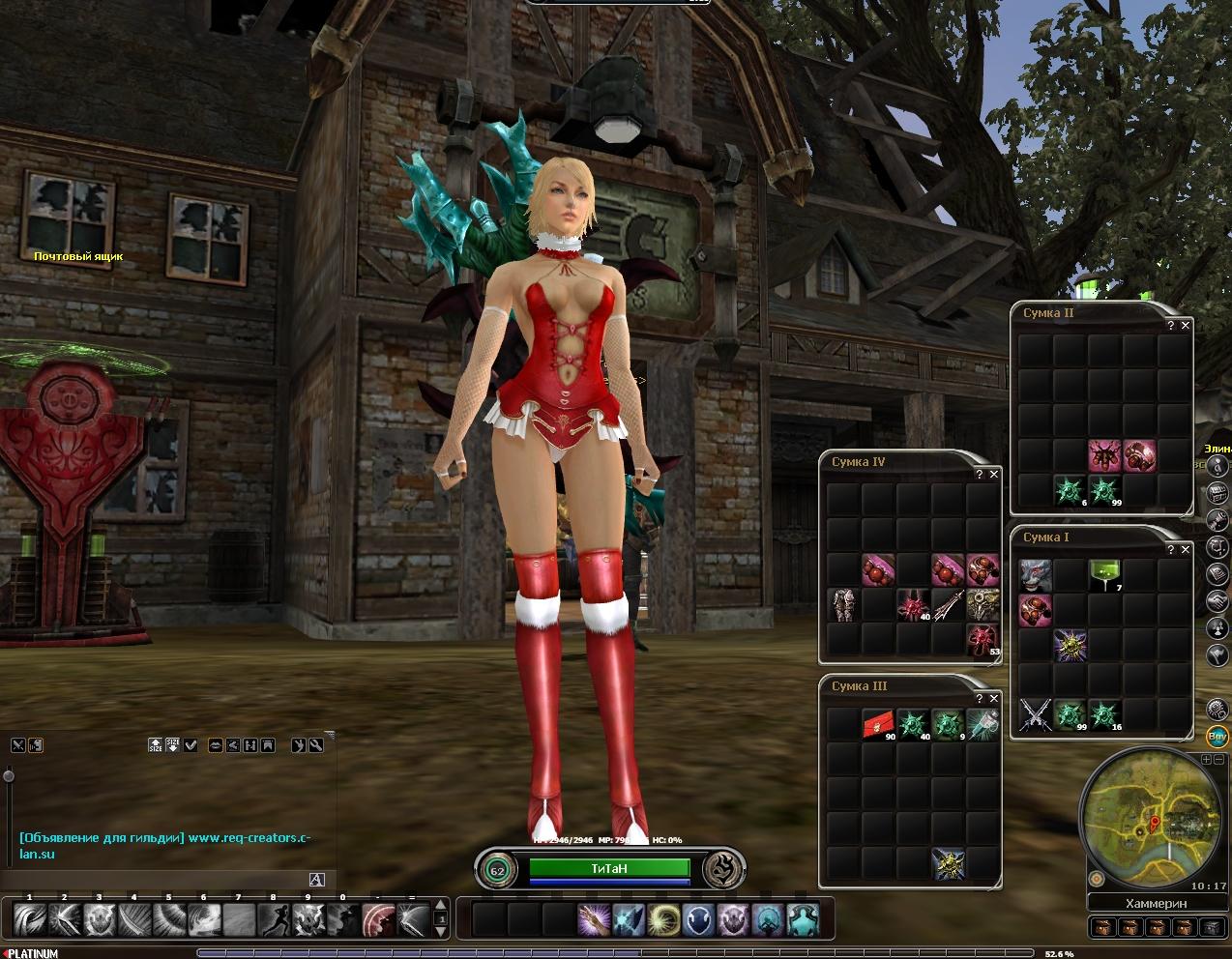Zoom out the minimap with minus button
The height and width of the screenshot is (959, 1232).
click(1217, 760)
